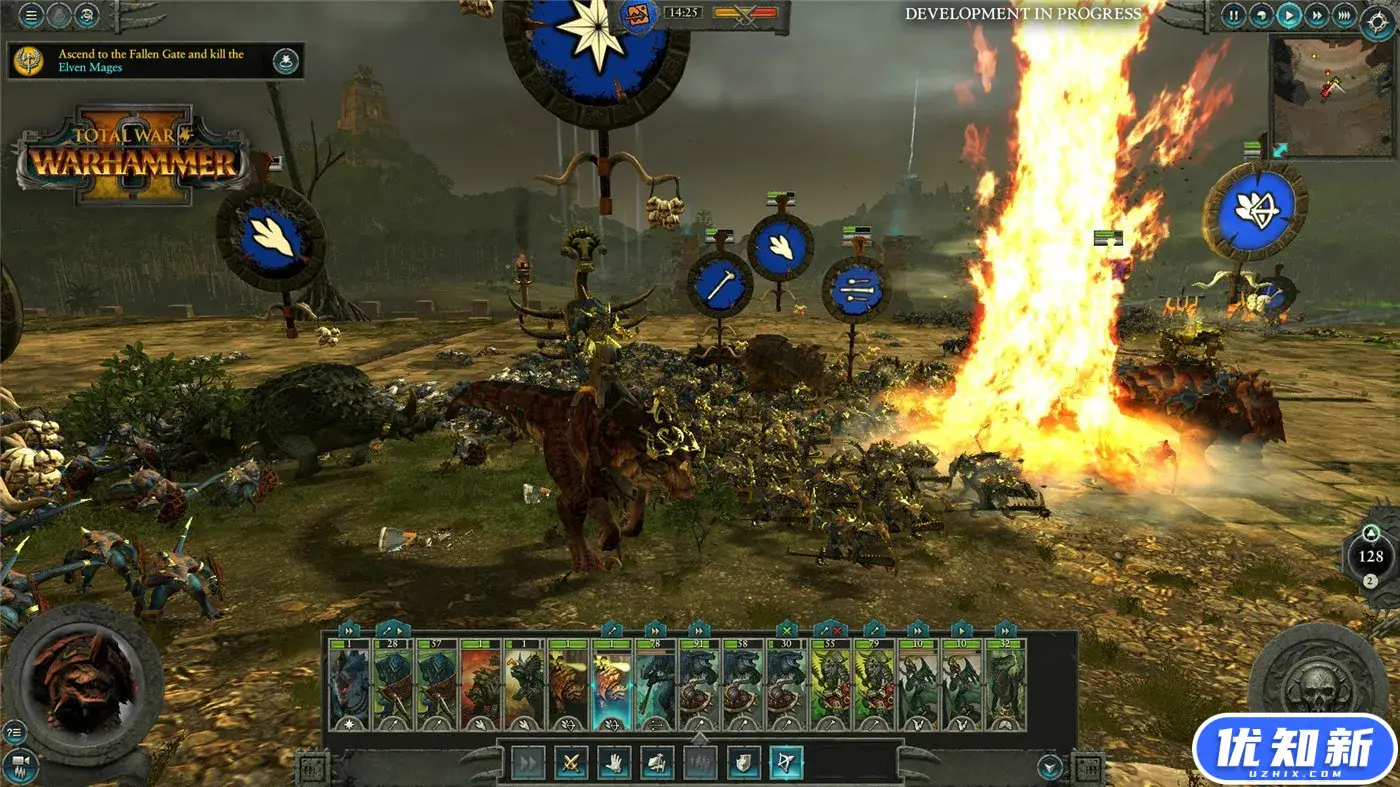Select the highlighted unit card in the army panel

[x=612, y=685]
